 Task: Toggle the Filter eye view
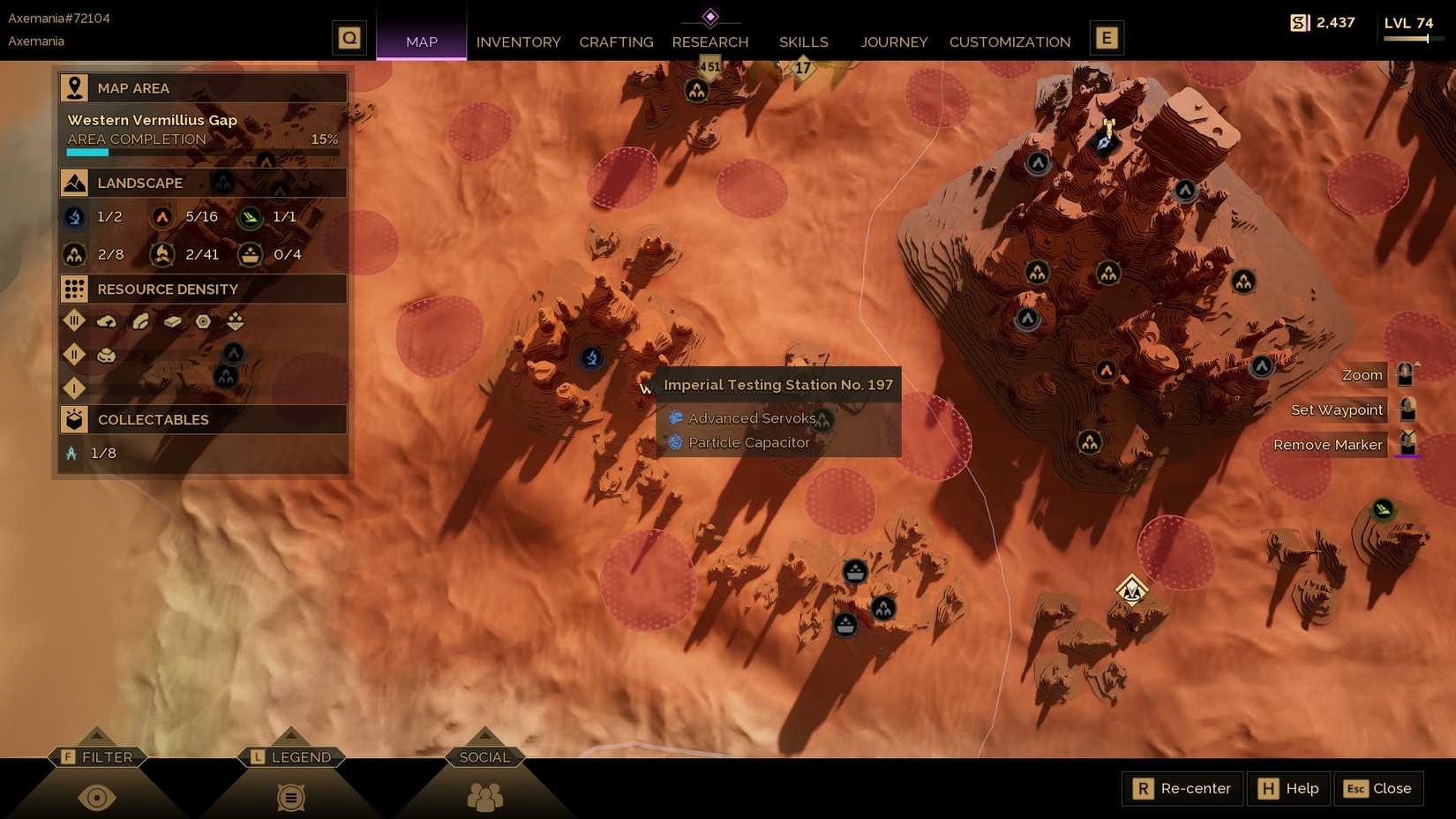click(x=97, y=797)
